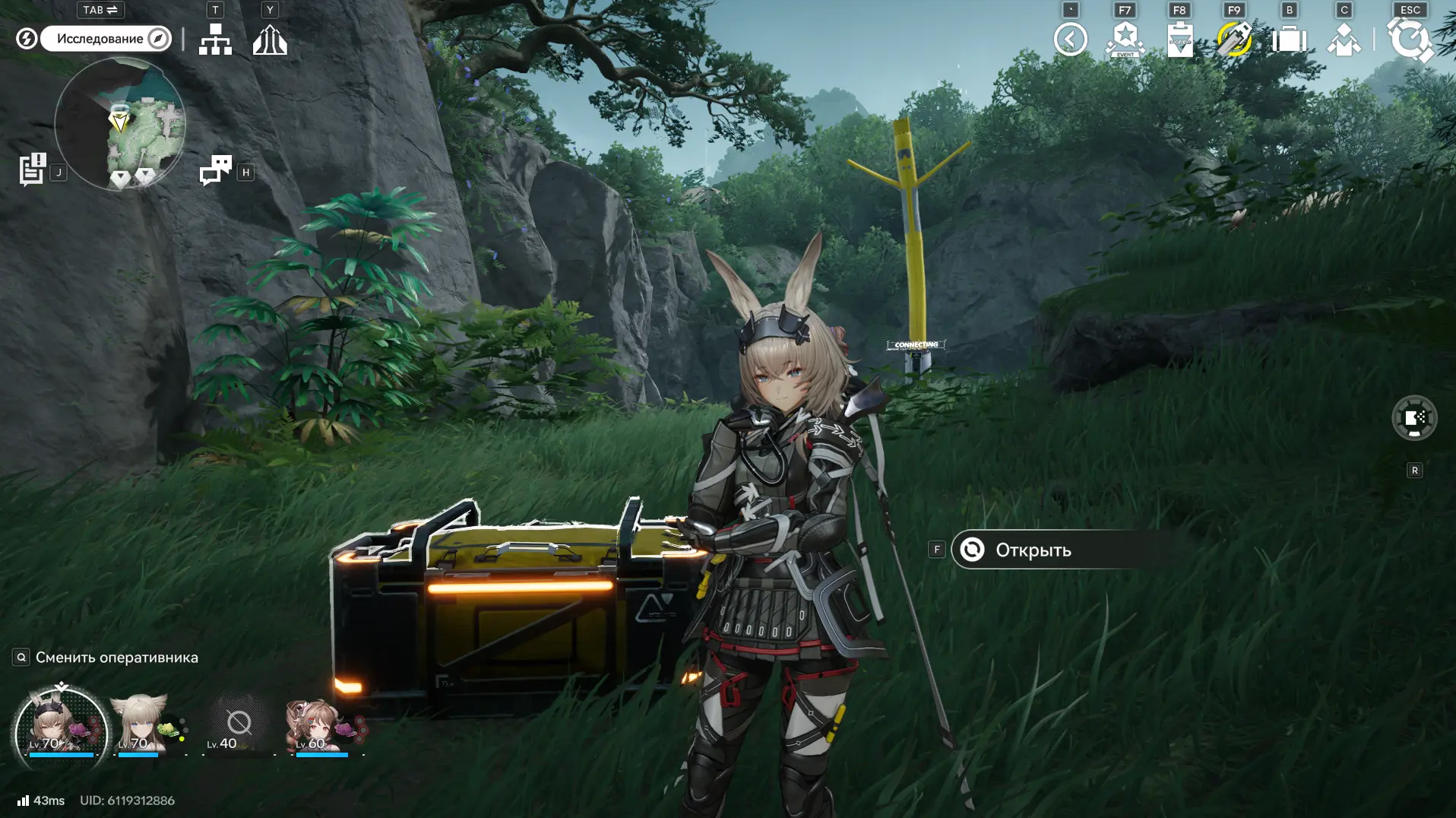
Task: Click the Открыть interaction button
Action: (x=1062, y=550)
